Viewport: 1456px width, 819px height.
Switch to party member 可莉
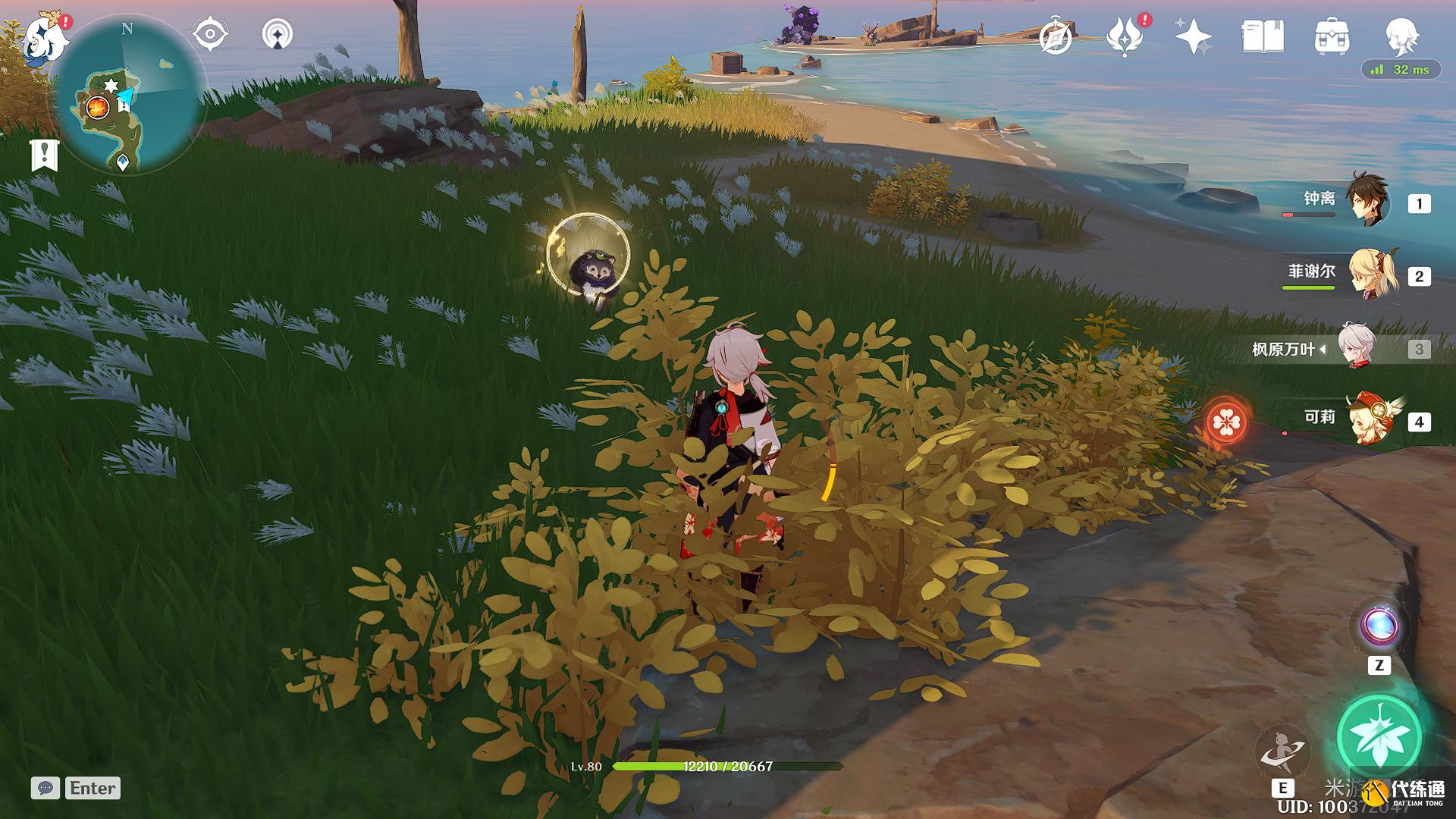[1371, 419]
